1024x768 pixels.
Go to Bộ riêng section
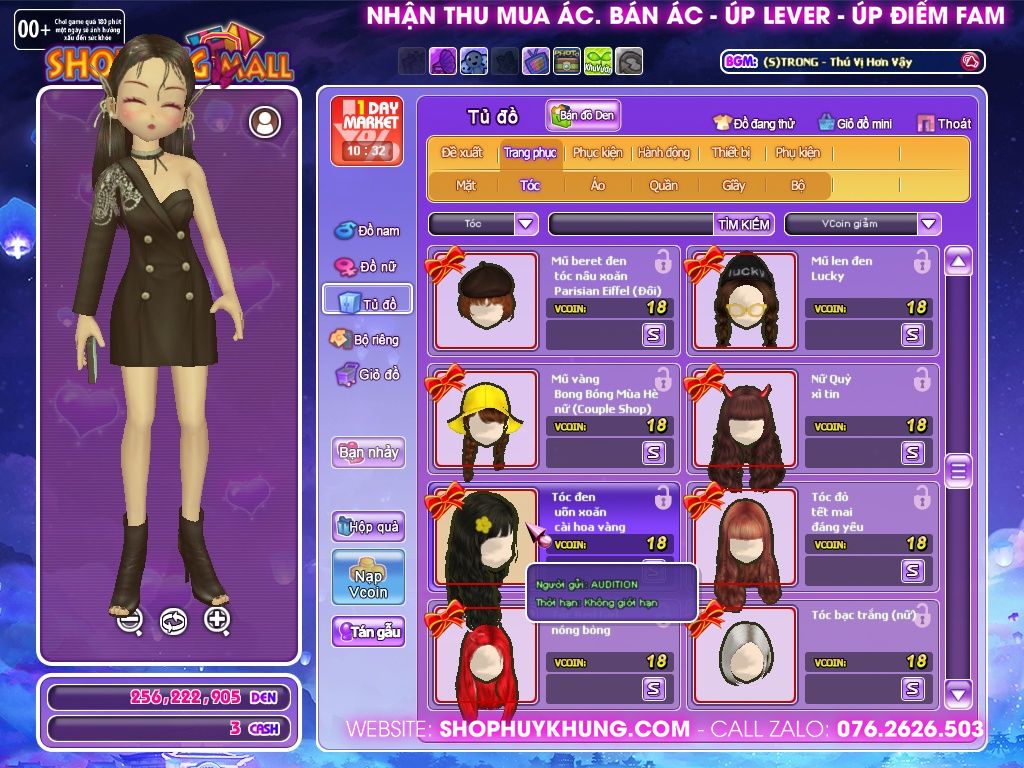[x=366, y=340]
